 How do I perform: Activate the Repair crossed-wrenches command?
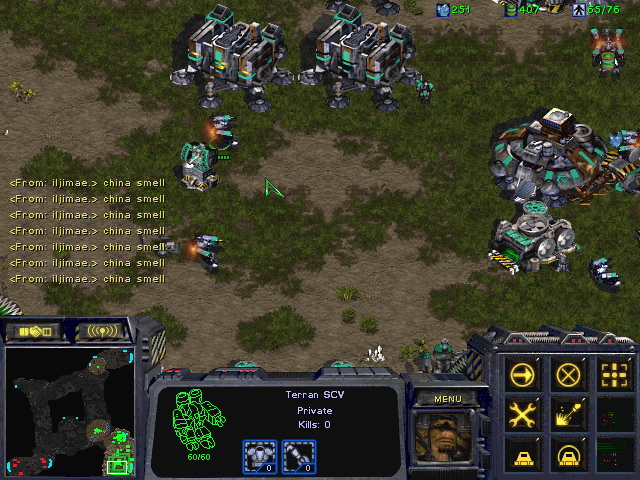click(523, 413)
